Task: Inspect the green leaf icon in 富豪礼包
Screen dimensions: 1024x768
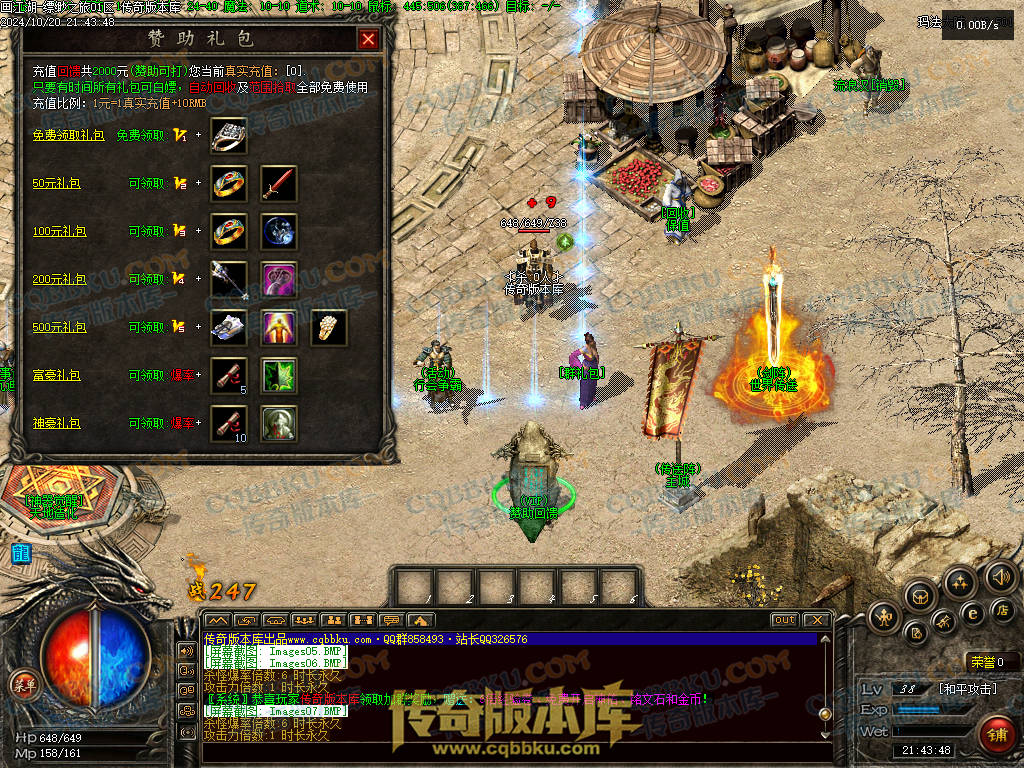Action: [x=279, y=375]
